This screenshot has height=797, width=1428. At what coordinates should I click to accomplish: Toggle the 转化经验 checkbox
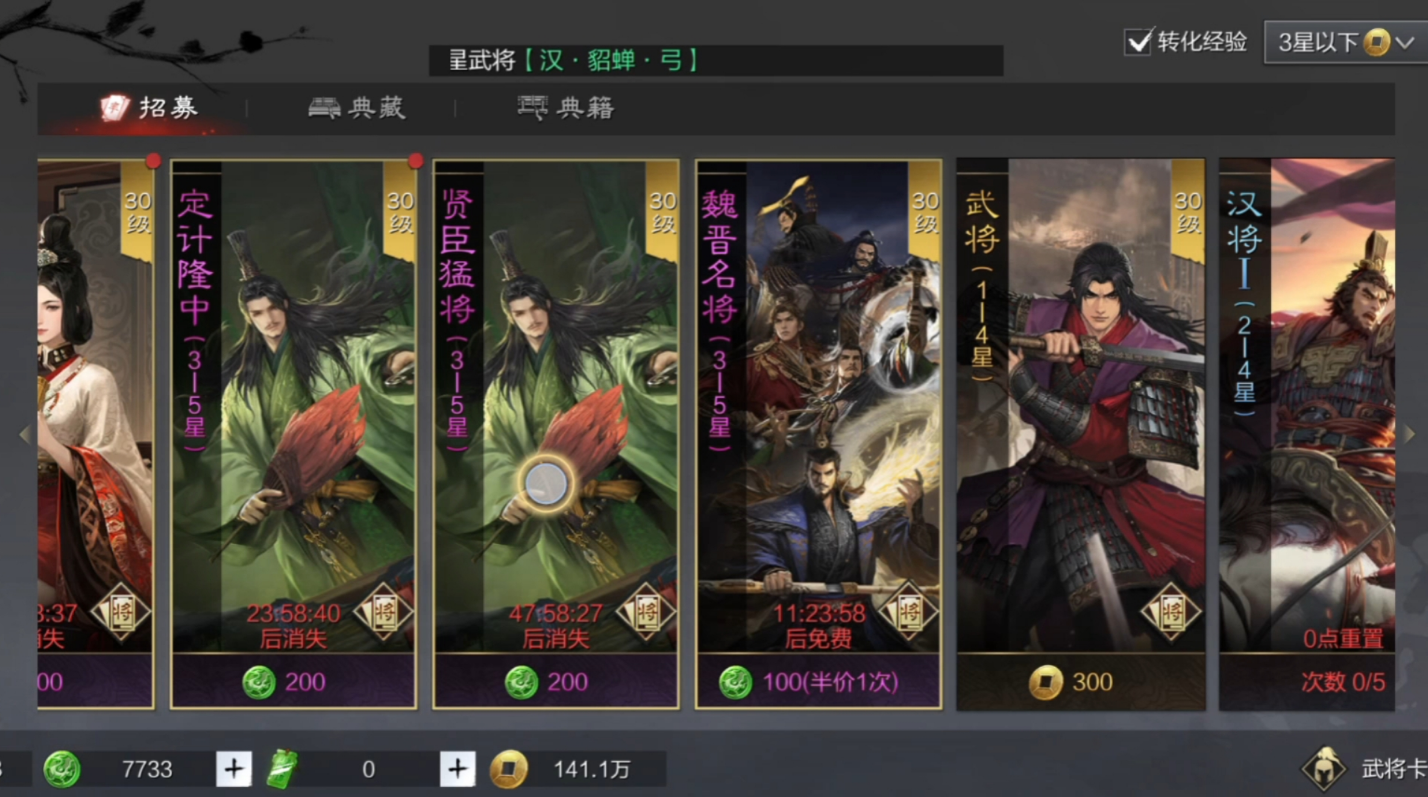[1138, 42]
